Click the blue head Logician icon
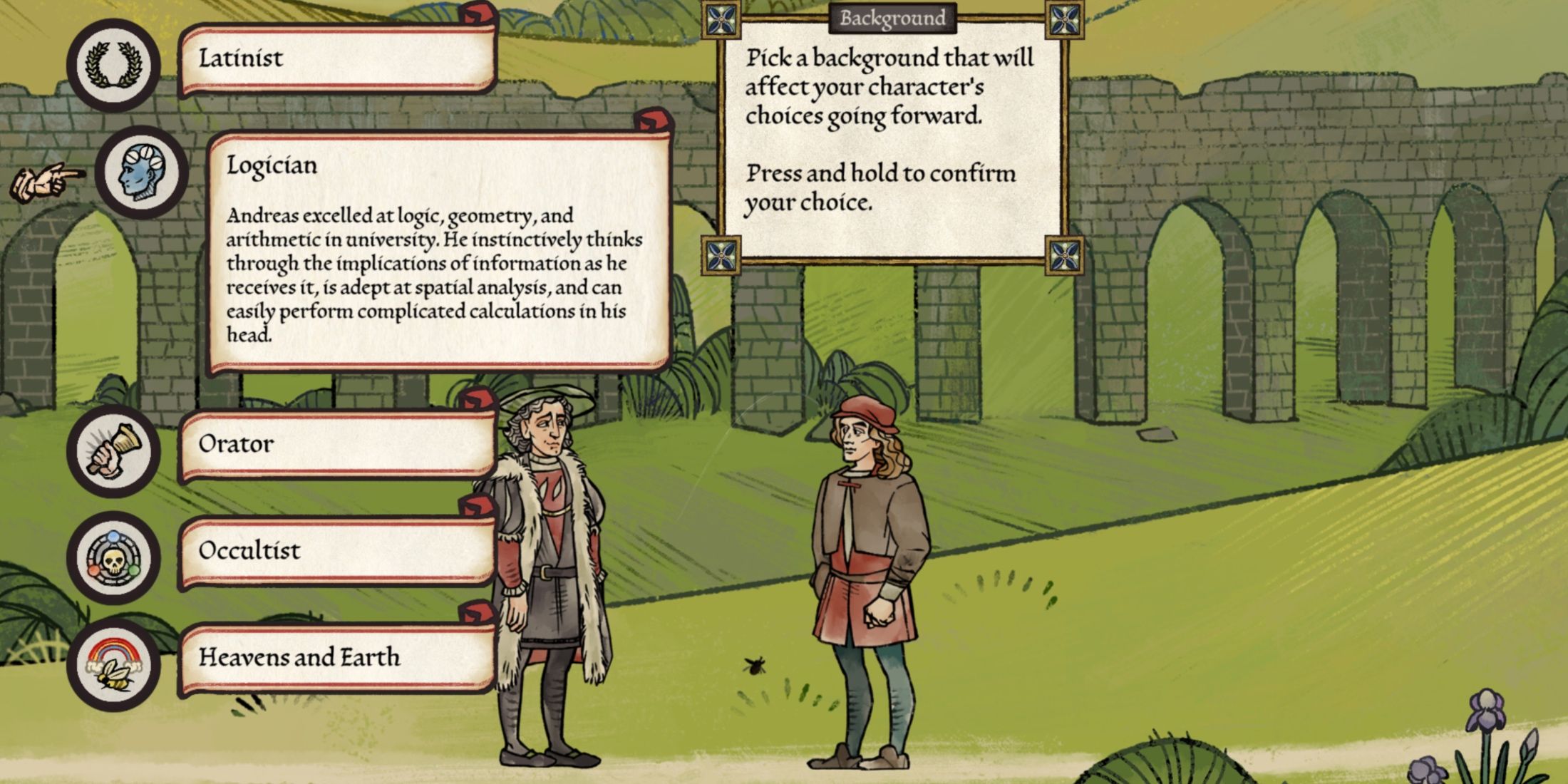This screenshot has width=1568, height=784. (x=142, y=172)
